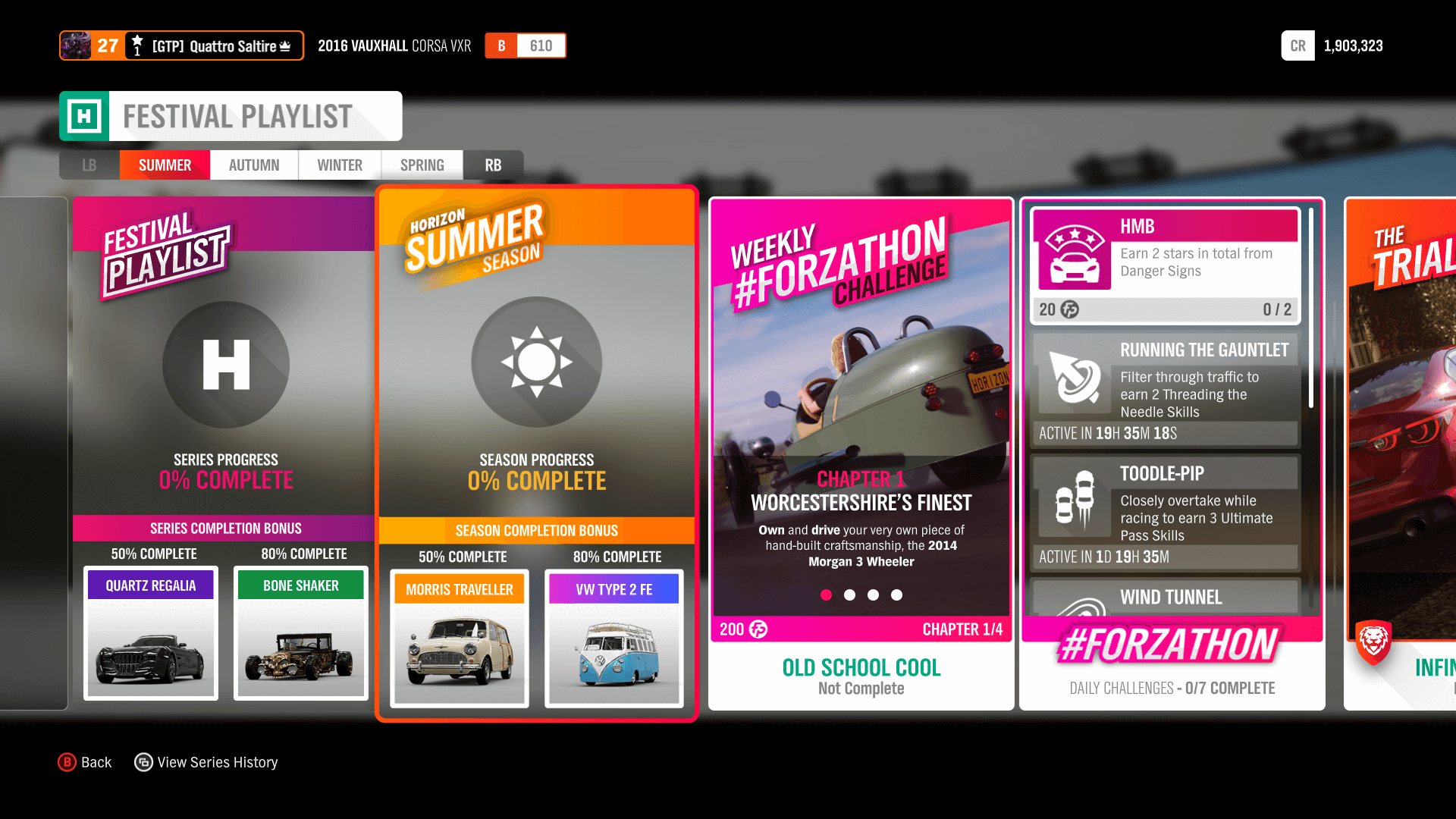Viewport: 1456px width, 819px height.
Task: Click the CR credits icon
Action: click(1298, 45)
